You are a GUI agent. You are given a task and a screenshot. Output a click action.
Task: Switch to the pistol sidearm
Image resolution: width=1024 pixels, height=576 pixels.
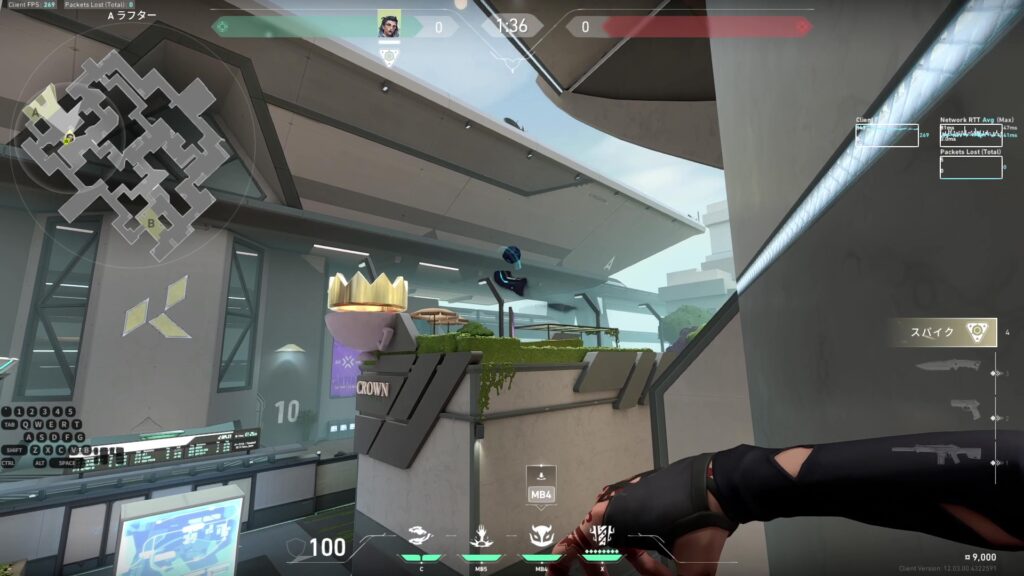coord(965,409)
